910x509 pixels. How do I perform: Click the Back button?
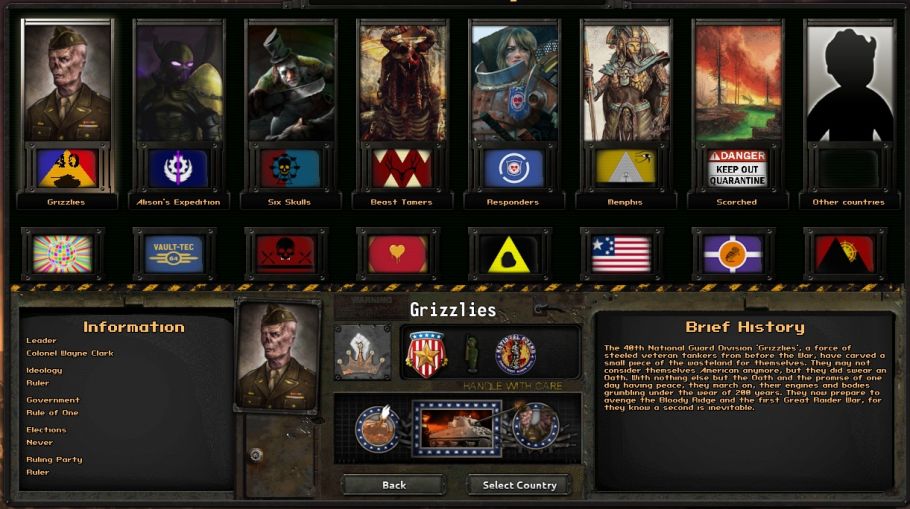(x=394, y=485)
